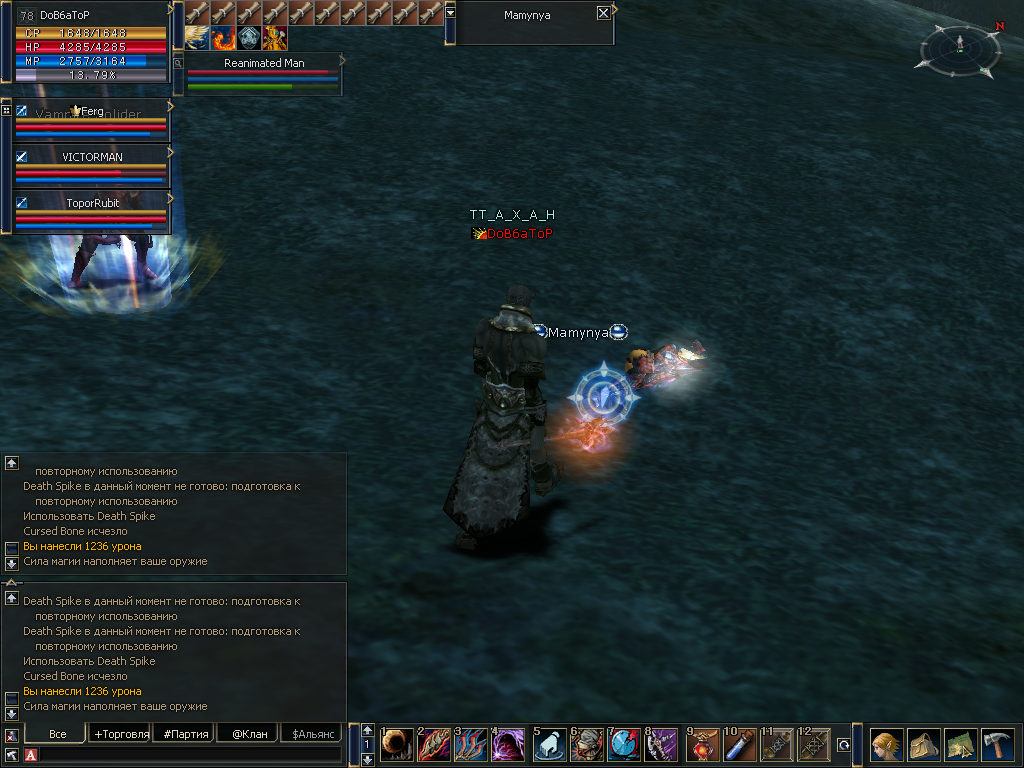Activate the red amulet item in slot 9
The image size is (1024, 768).
pos(702,745)
